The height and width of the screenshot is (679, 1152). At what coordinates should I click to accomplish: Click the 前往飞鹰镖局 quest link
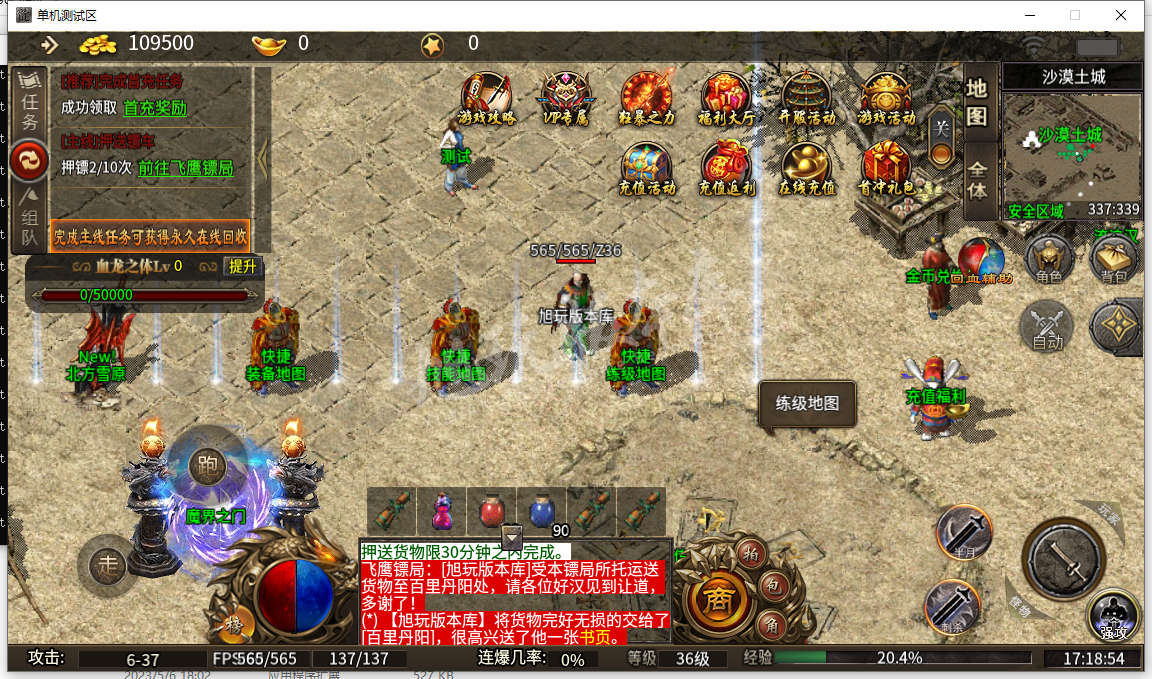pyautogui.click(x=185, y=168)
